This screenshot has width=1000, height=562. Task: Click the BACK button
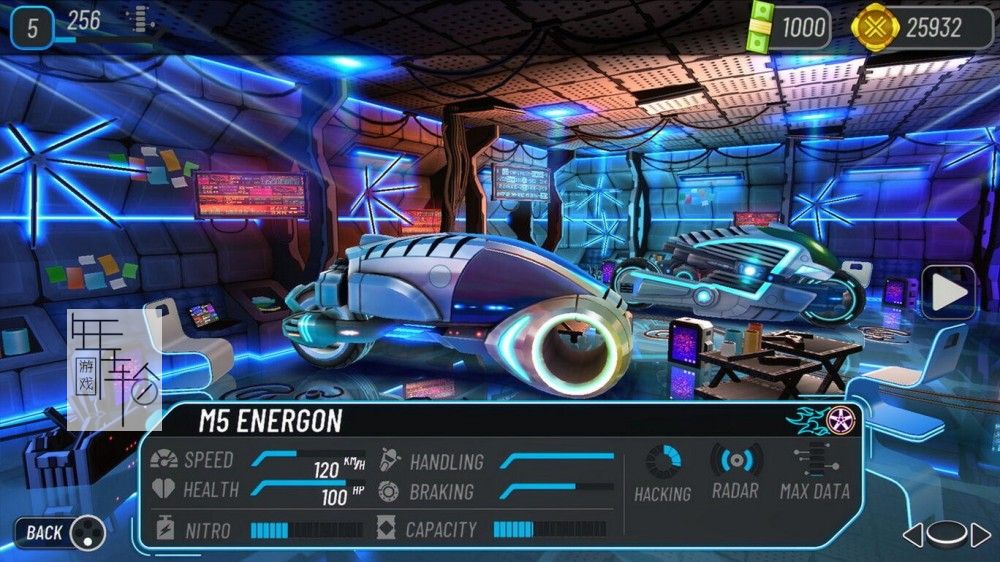click(59, 532)
